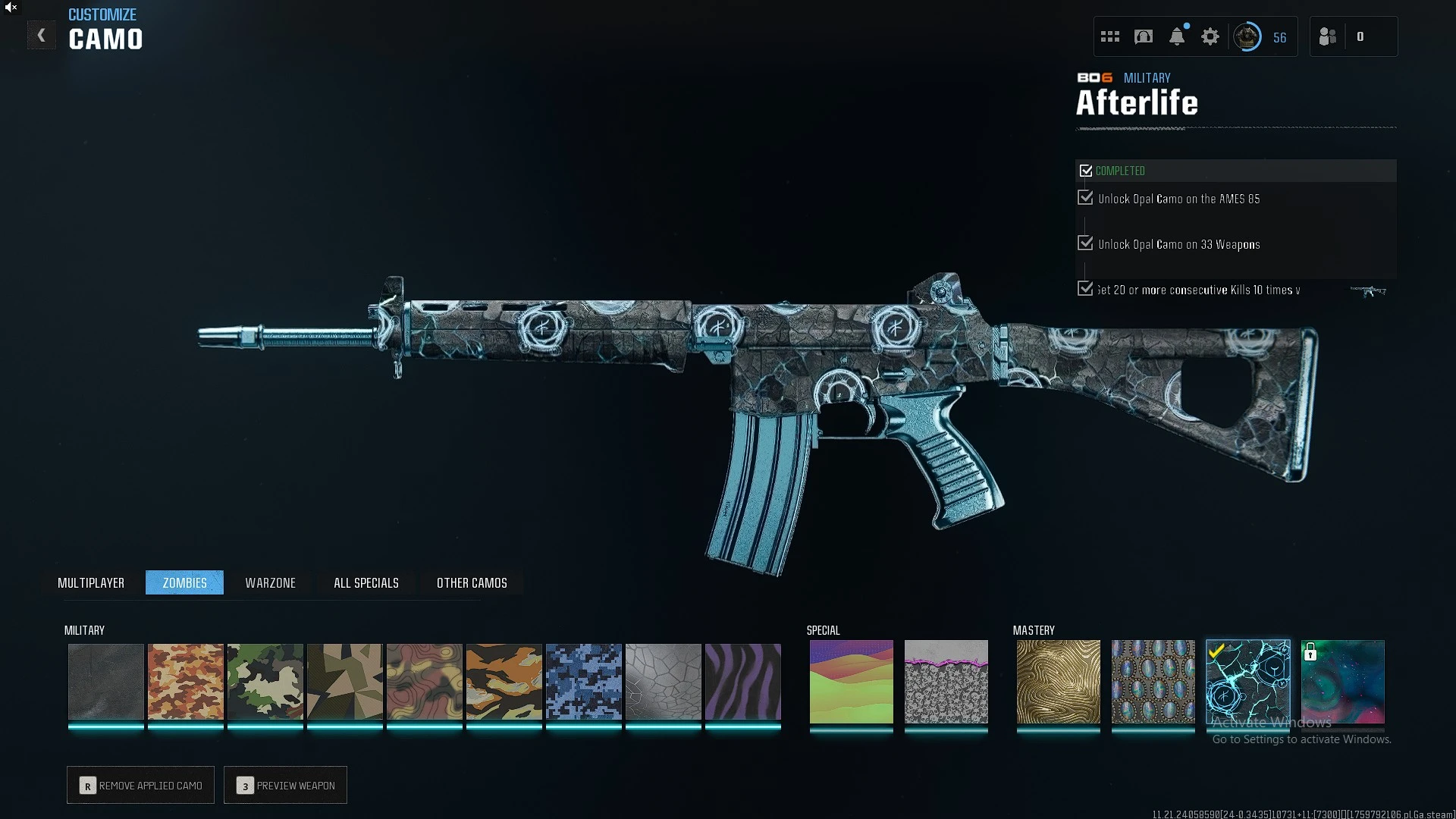Choose the orange woodland camo swatch

[186, 681]
